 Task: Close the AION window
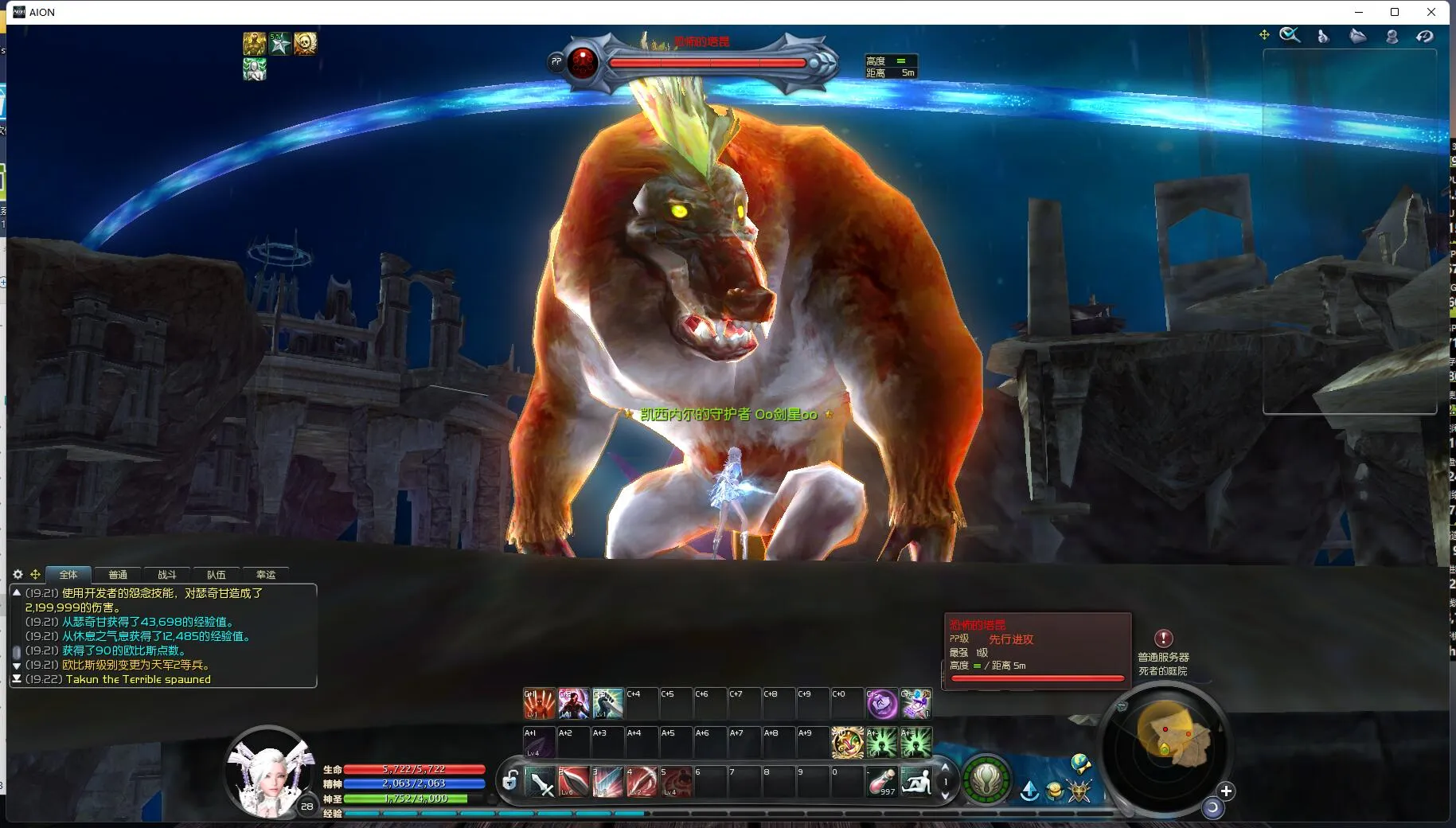point(1431,12)
